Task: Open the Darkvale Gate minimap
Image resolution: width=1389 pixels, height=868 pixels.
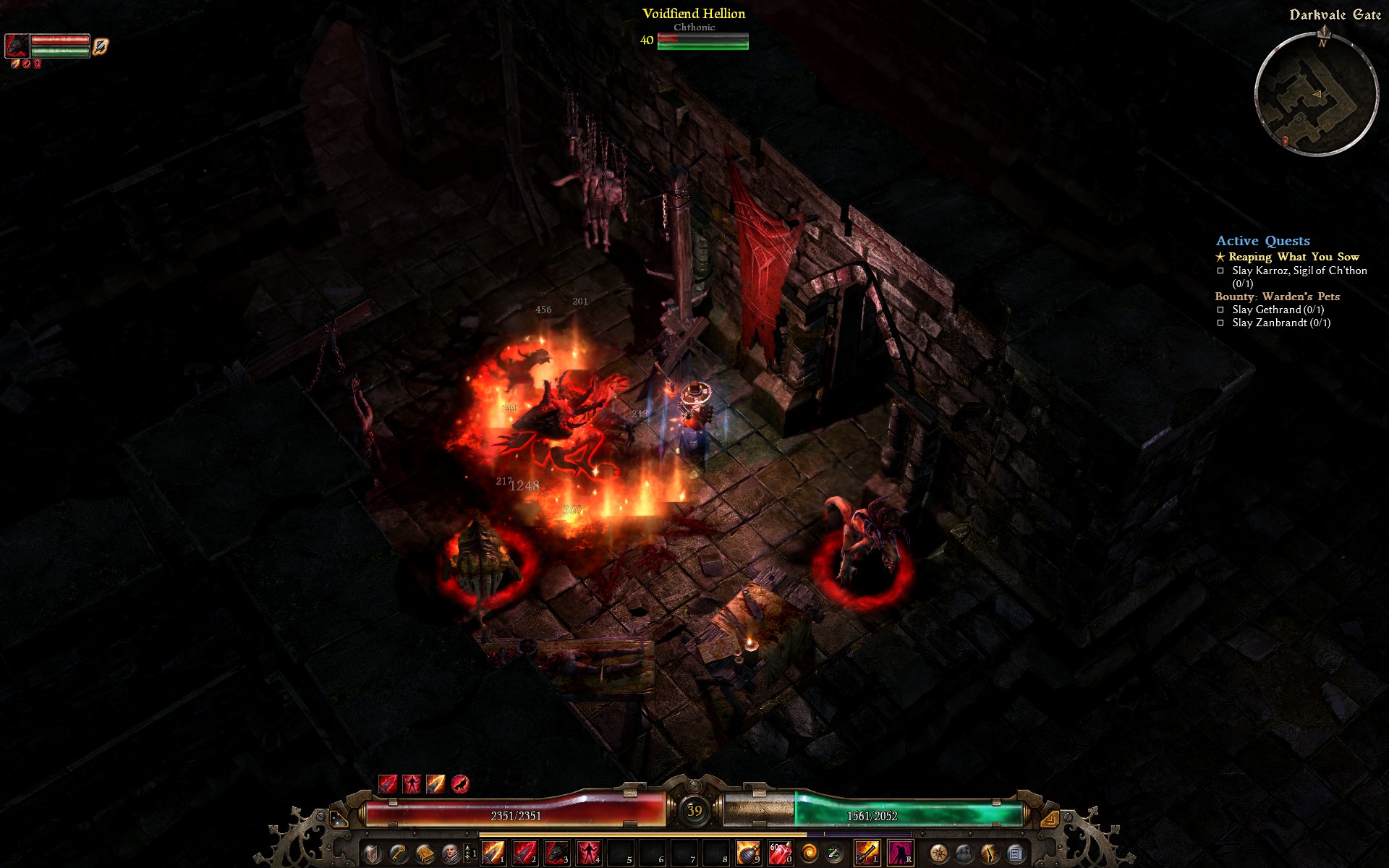Action: [1316, 94]
